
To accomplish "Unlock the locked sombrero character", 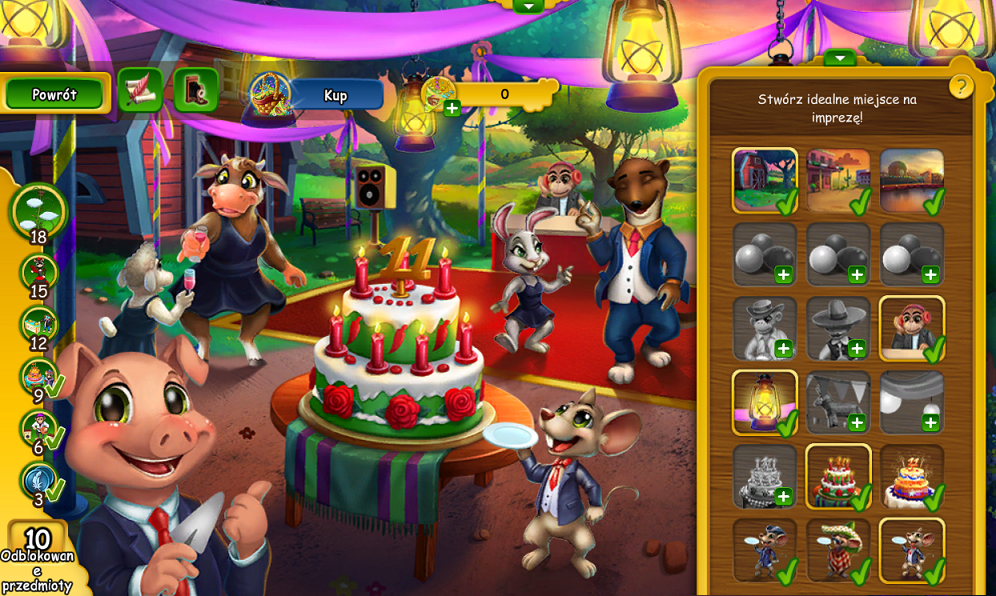I will pyautogui.click(x=839, y=328).
